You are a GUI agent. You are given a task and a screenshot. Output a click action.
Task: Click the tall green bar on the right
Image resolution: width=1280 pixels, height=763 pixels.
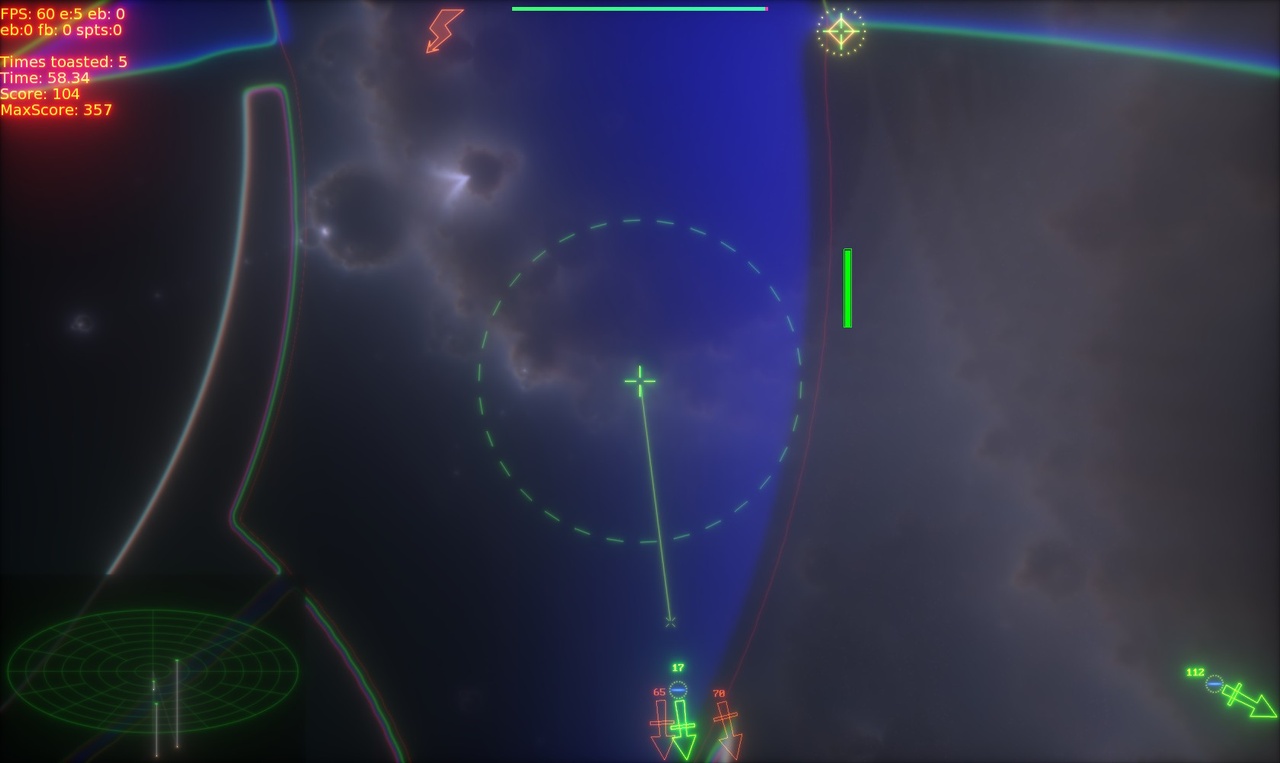pos(847,286)
